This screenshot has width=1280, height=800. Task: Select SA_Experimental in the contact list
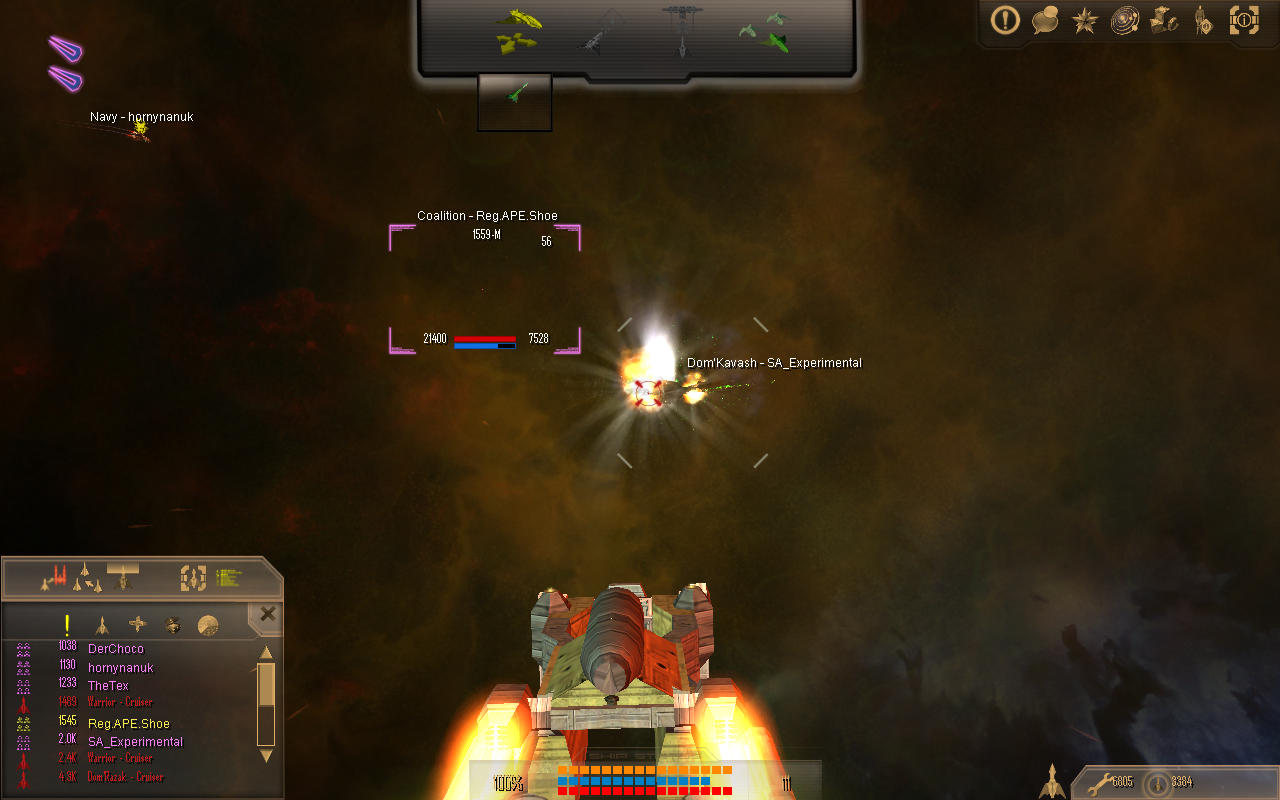click(x=135, y=741)
